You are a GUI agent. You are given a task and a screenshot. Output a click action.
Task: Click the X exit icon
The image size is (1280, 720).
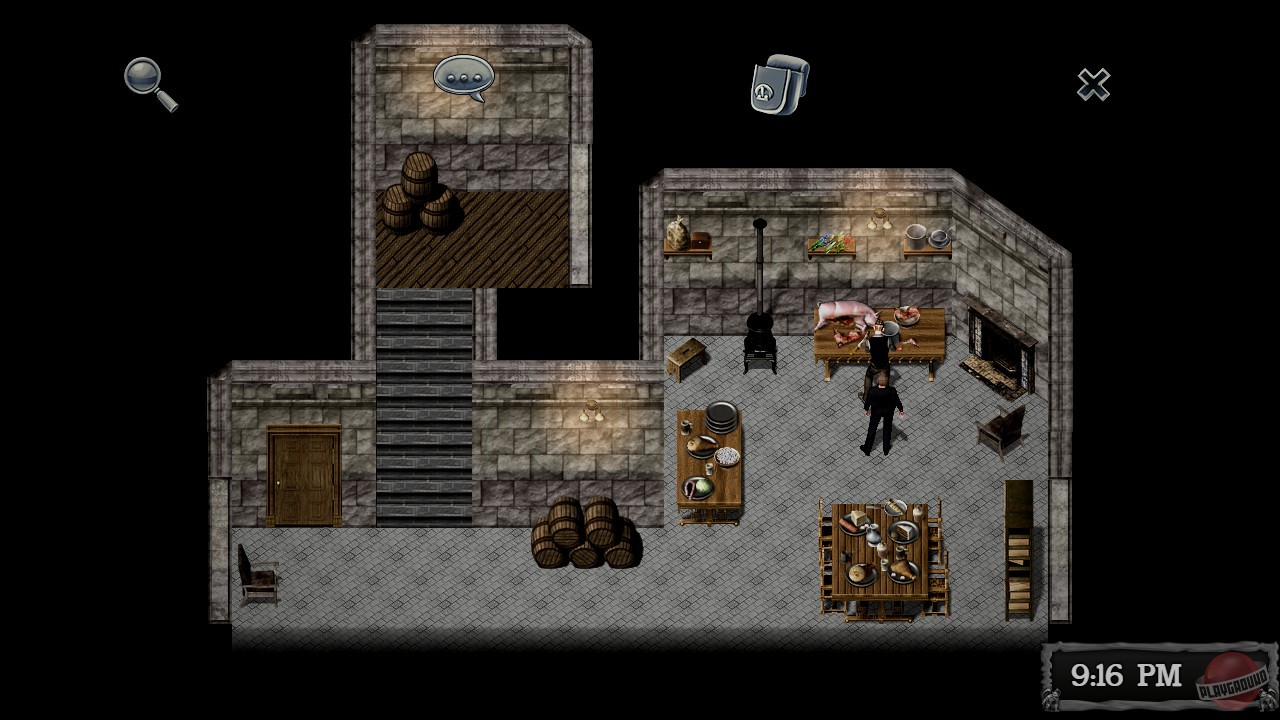[x=1093, y=86]
